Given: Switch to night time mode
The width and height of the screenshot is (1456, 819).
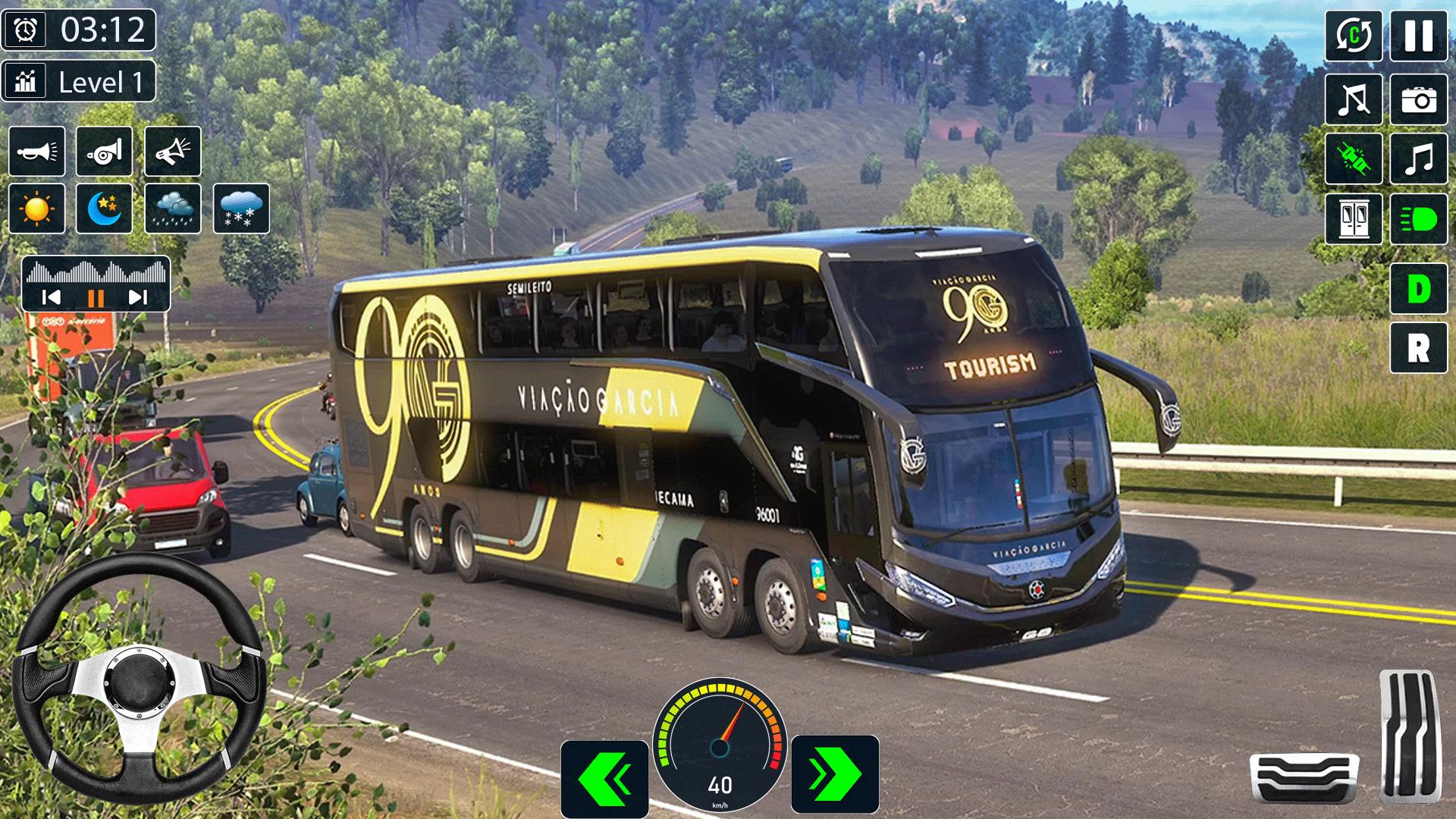Looking at the screenshot, I should [104, 209].
